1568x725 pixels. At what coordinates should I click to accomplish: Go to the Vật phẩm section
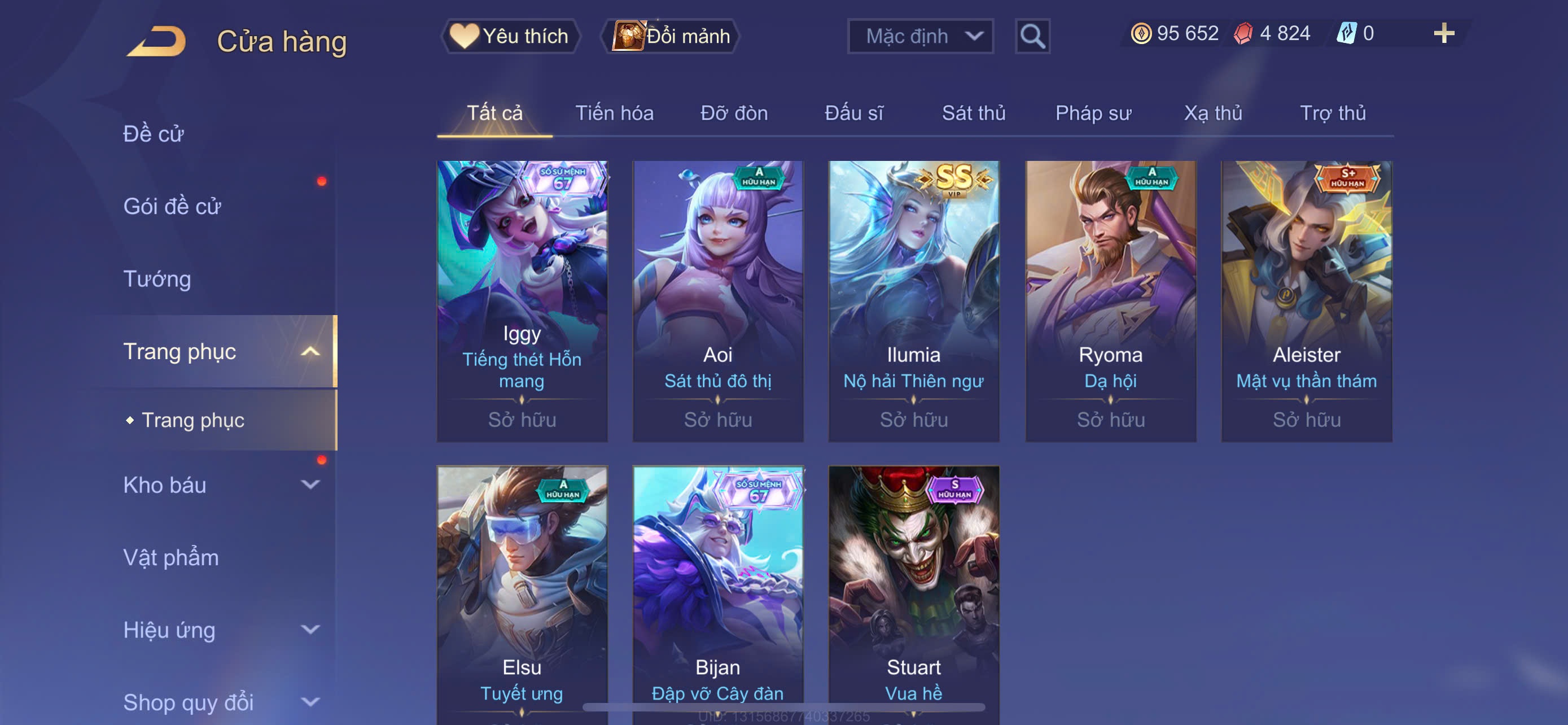click(x=170, y=557)
